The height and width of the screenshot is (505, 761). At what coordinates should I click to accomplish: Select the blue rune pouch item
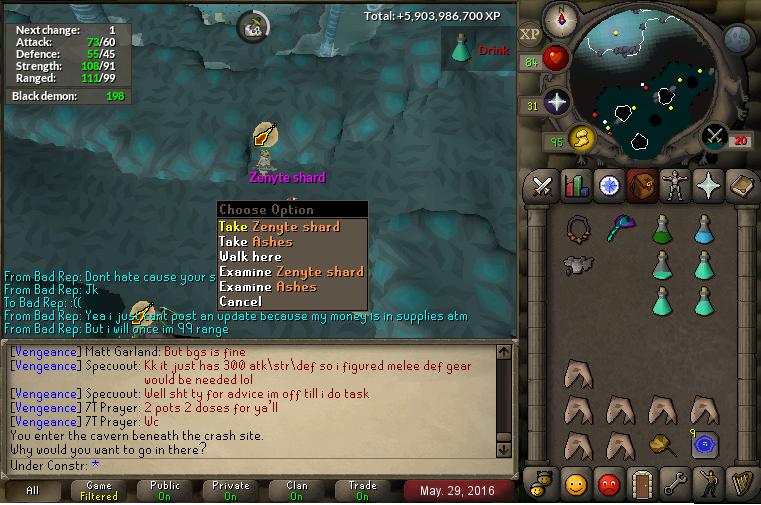[x=703, y=442]
